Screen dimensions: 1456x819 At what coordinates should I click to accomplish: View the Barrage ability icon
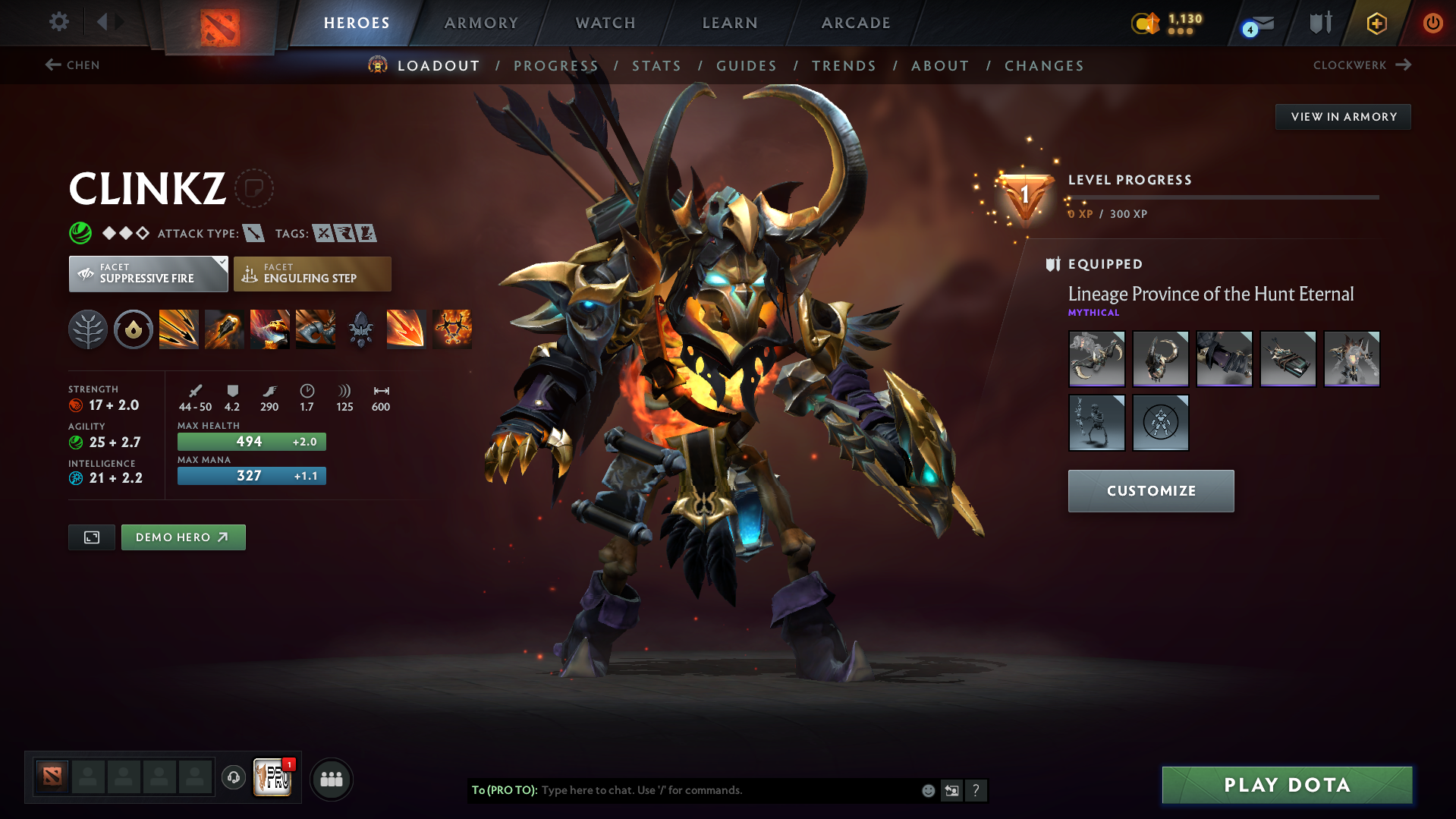[179, 329]
